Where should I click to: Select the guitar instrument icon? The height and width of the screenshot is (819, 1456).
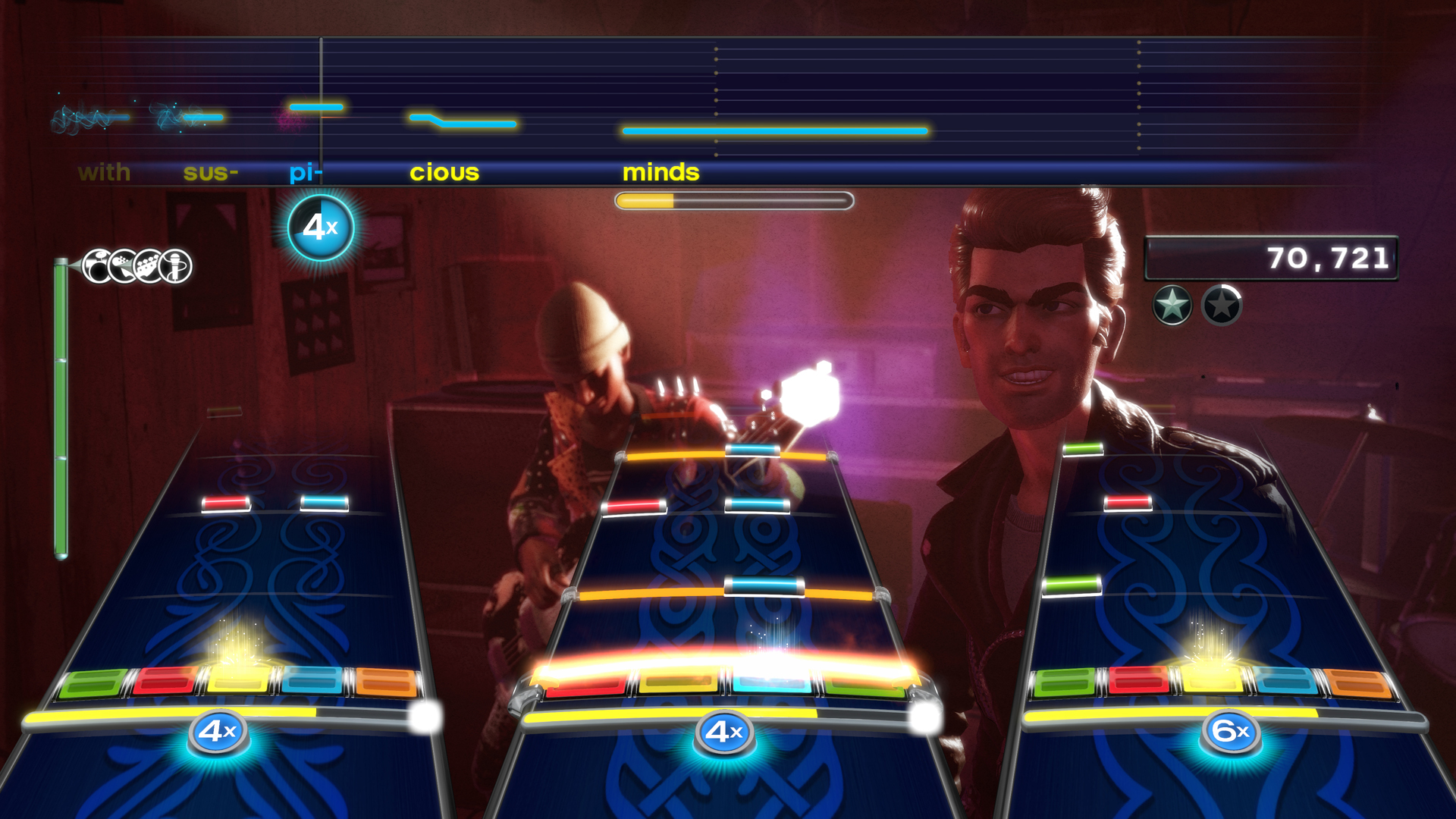click(x=123, y=265)
